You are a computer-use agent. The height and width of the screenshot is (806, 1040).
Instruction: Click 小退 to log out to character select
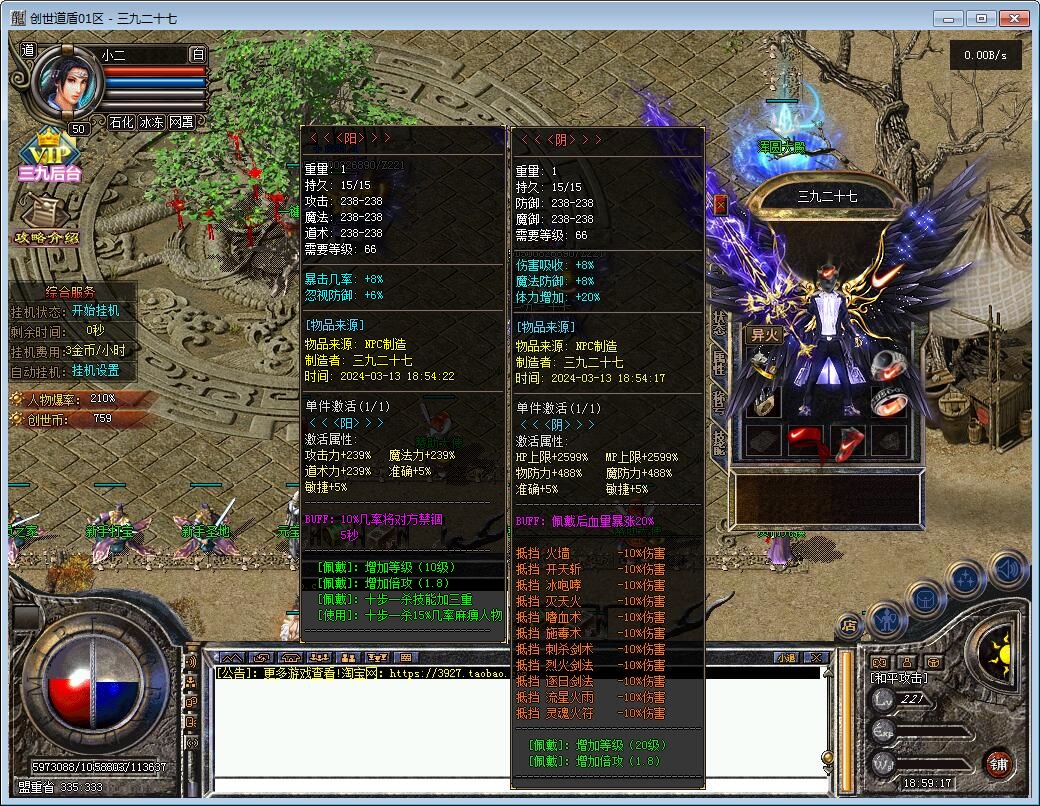786,657
